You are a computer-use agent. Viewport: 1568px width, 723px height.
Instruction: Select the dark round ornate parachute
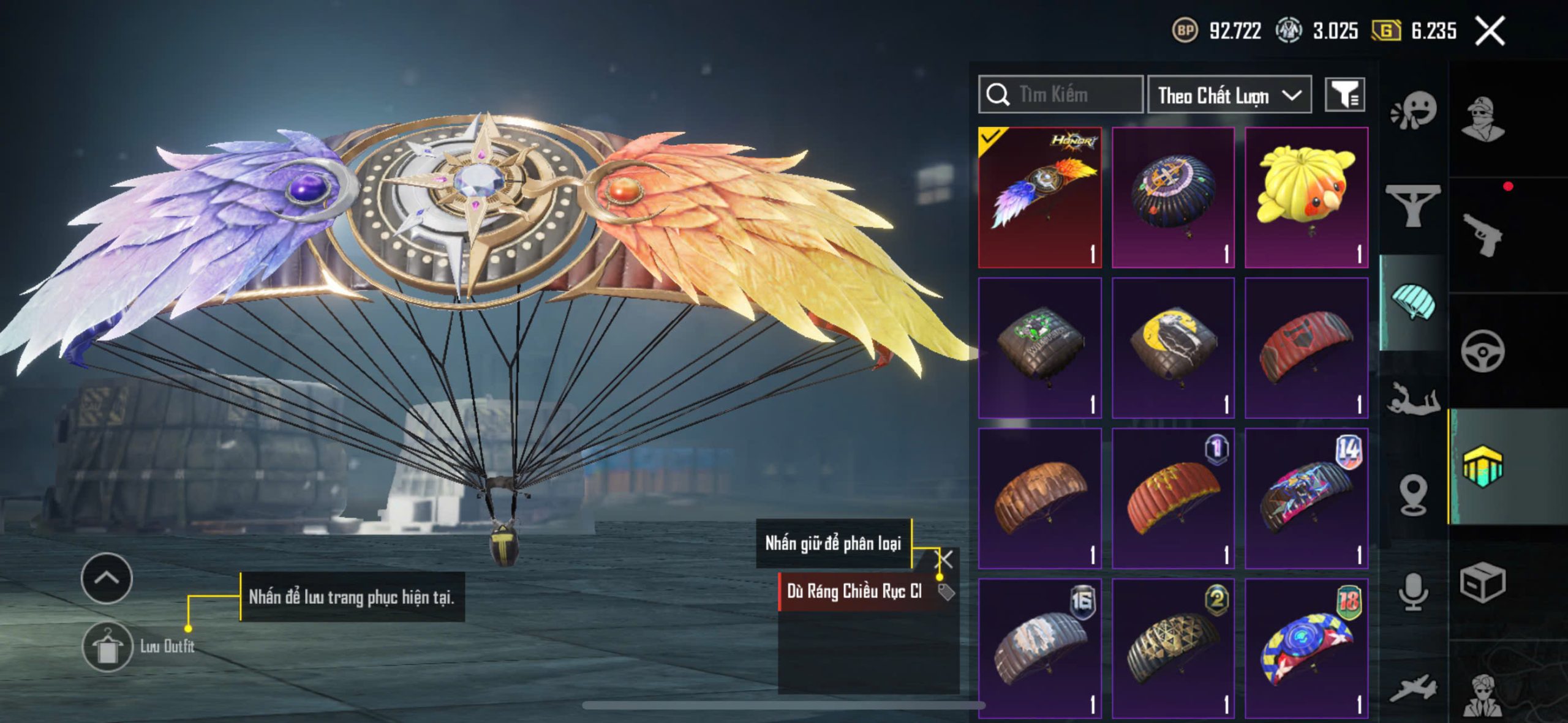click(1173, 197)
